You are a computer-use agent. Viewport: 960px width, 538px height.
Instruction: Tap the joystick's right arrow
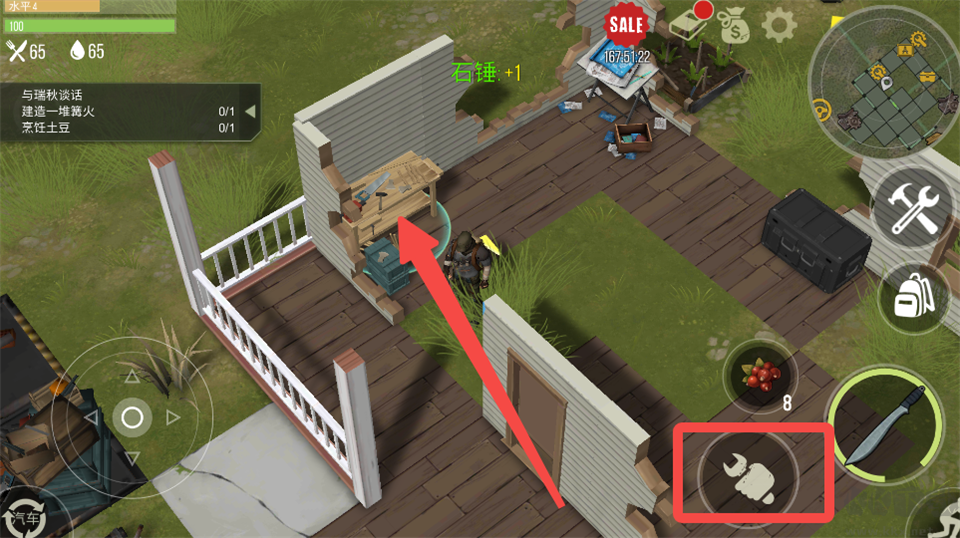(172, 417)
